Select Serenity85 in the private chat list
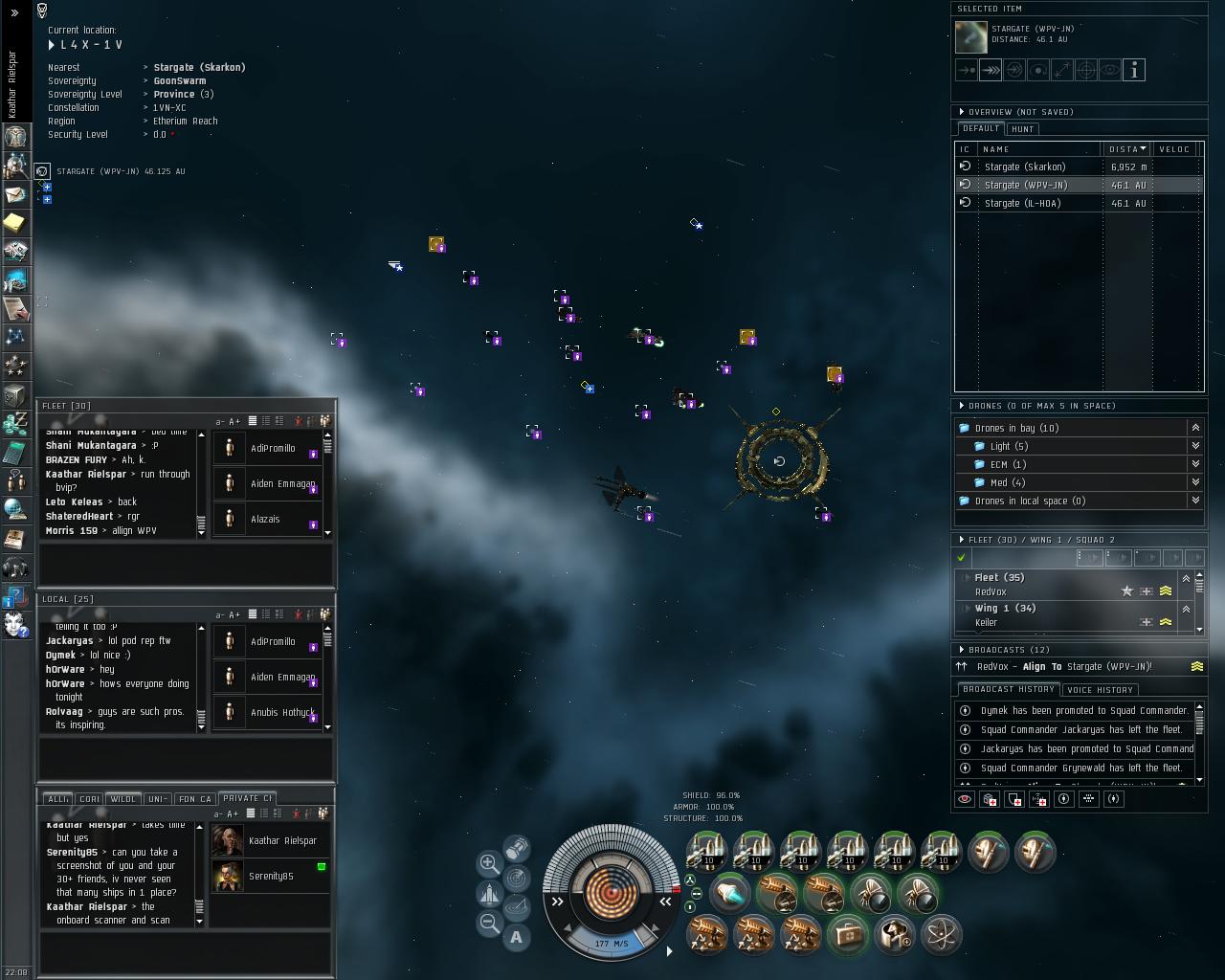This screenshot has width=1225, height=980. [x=271, y=876]
